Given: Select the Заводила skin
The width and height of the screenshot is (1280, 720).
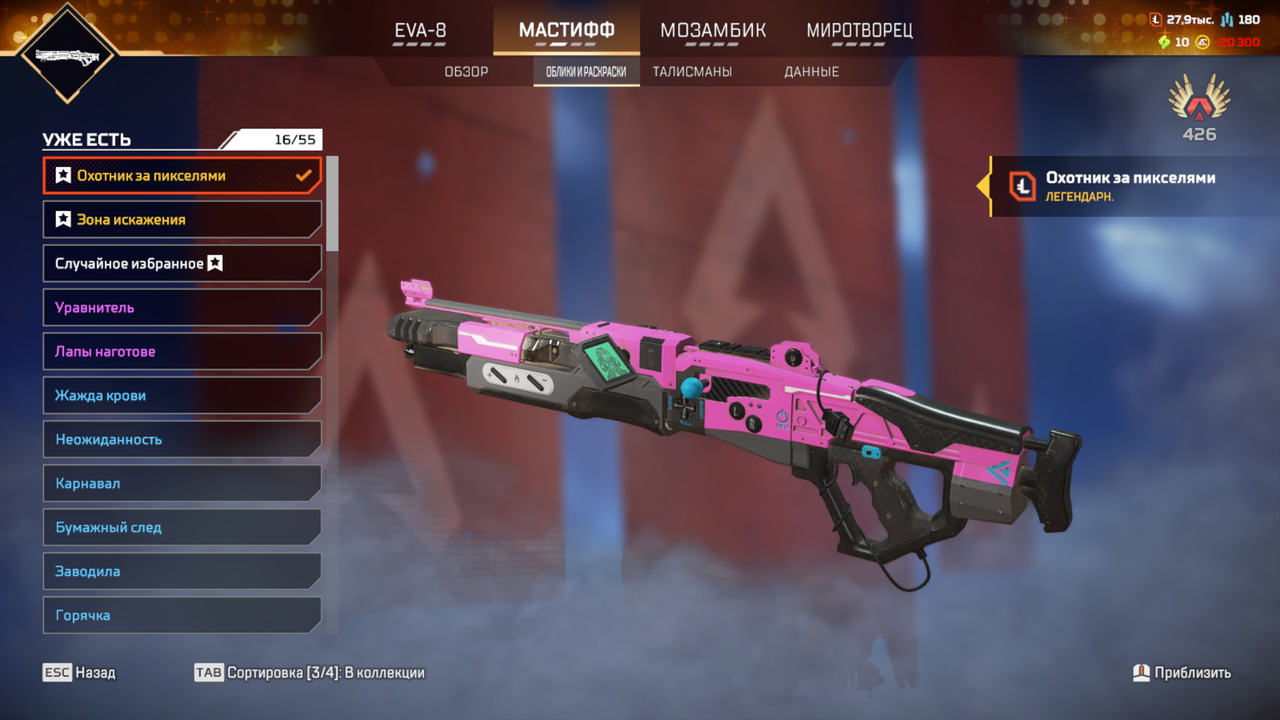Looking at the screenshot, I should point(182,572).
